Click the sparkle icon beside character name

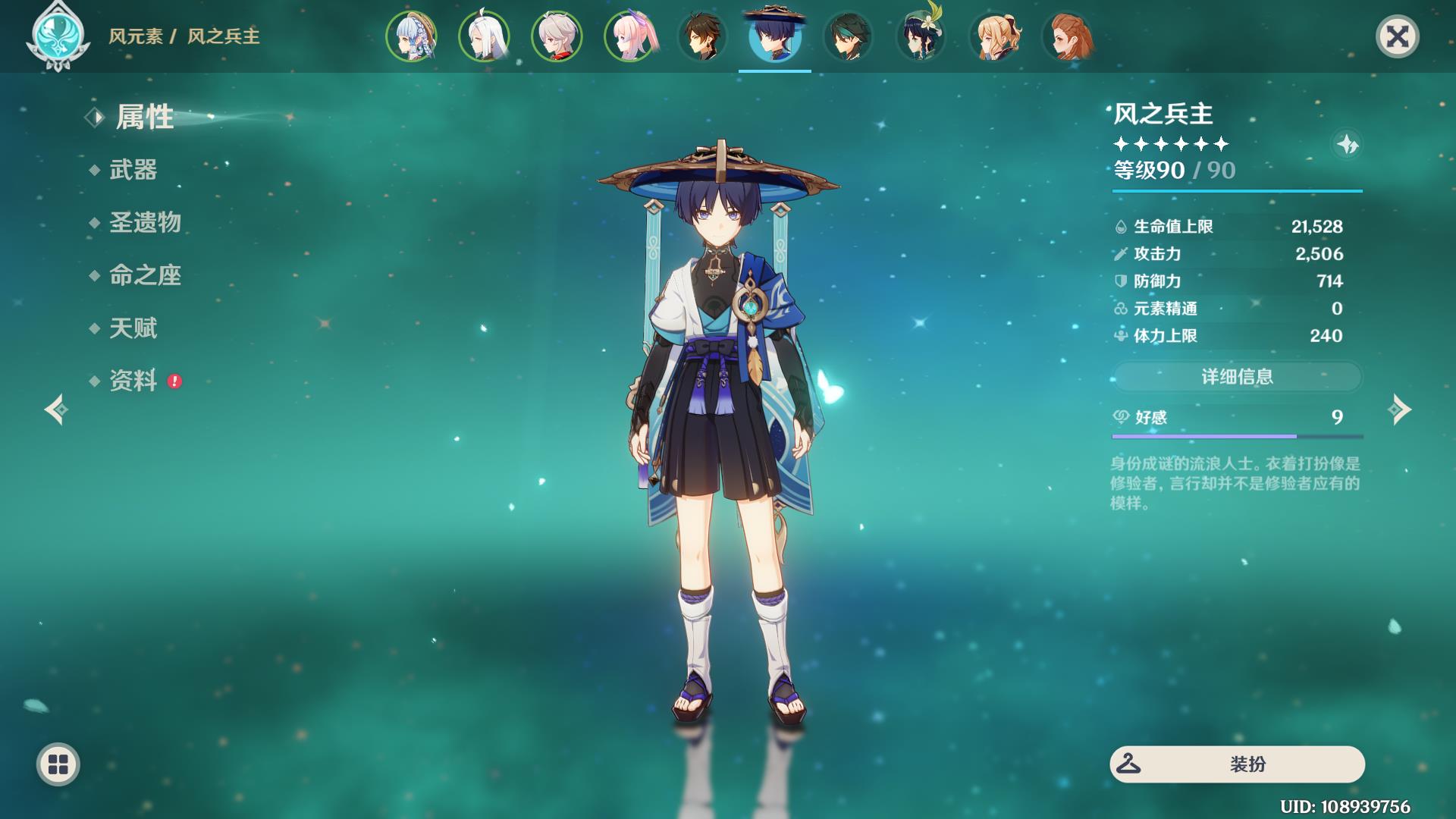(x=1348, y=144)
